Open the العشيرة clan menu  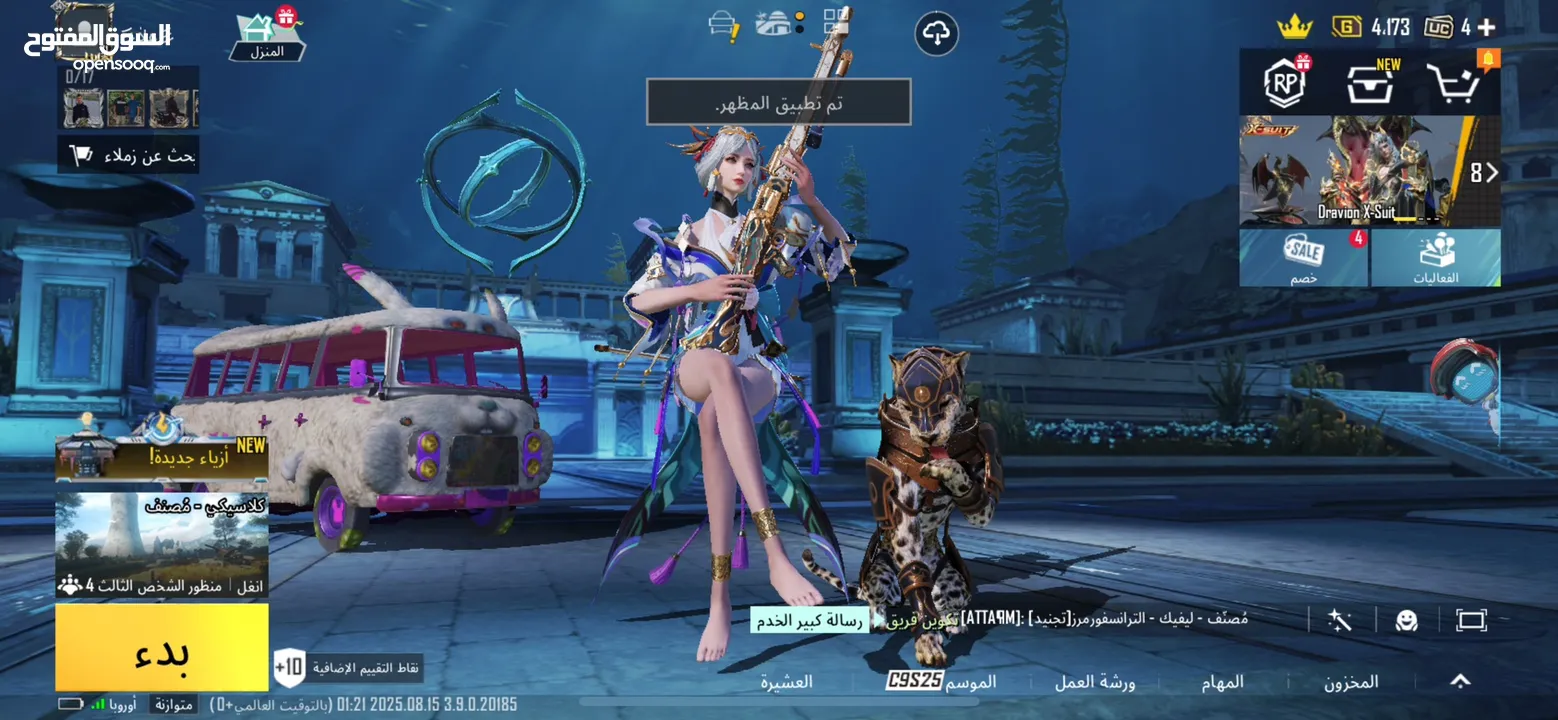(786, 682)
